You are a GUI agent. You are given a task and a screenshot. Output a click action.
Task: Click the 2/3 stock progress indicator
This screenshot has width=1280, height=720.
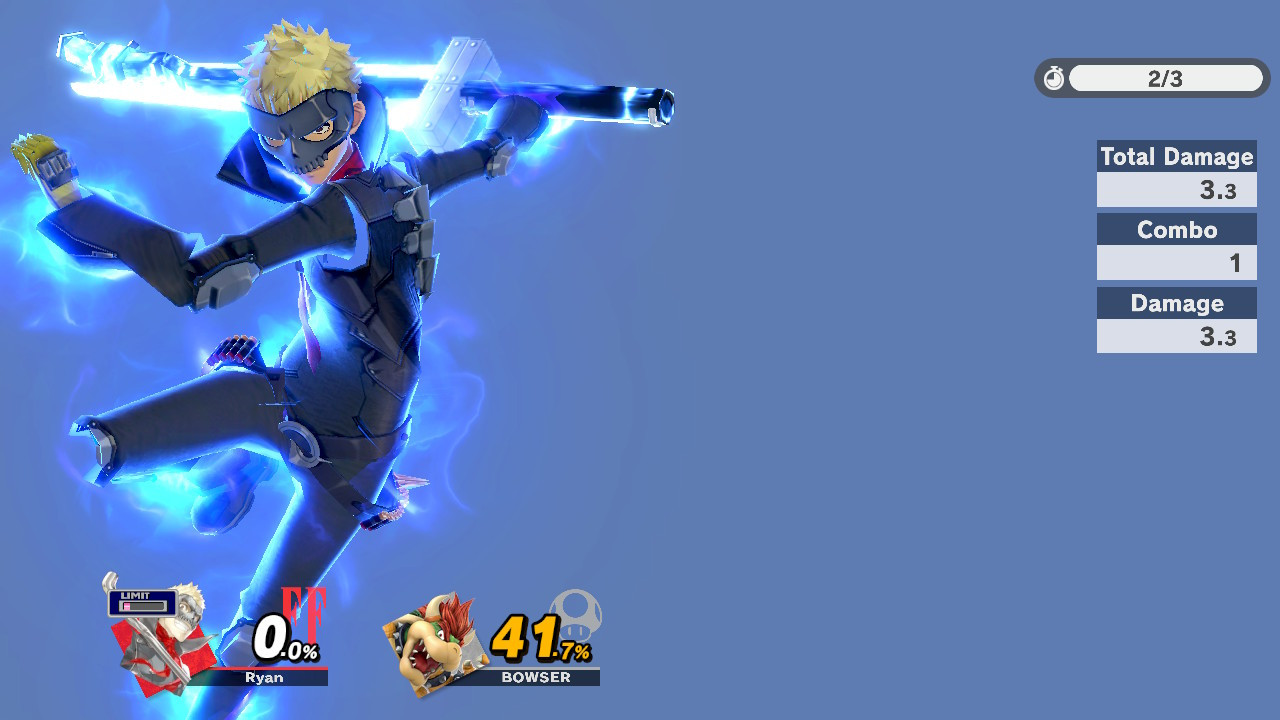pos(1166,78)
